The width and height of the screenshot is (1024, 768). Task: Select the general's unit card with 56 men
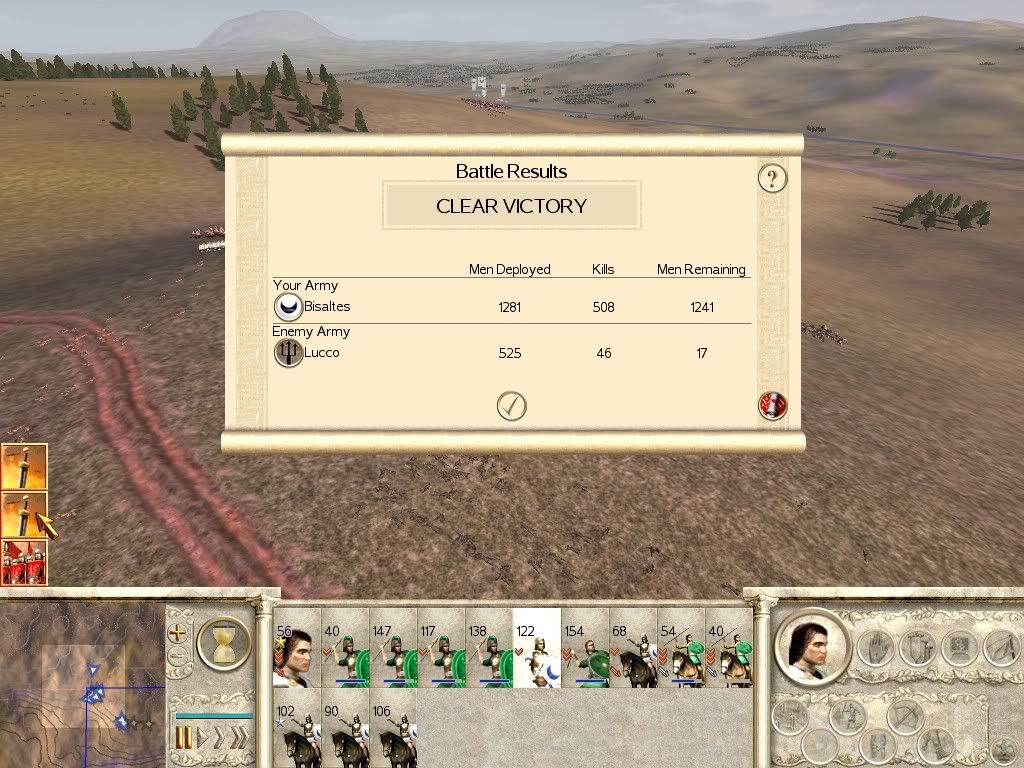click(x=297, y=650)
